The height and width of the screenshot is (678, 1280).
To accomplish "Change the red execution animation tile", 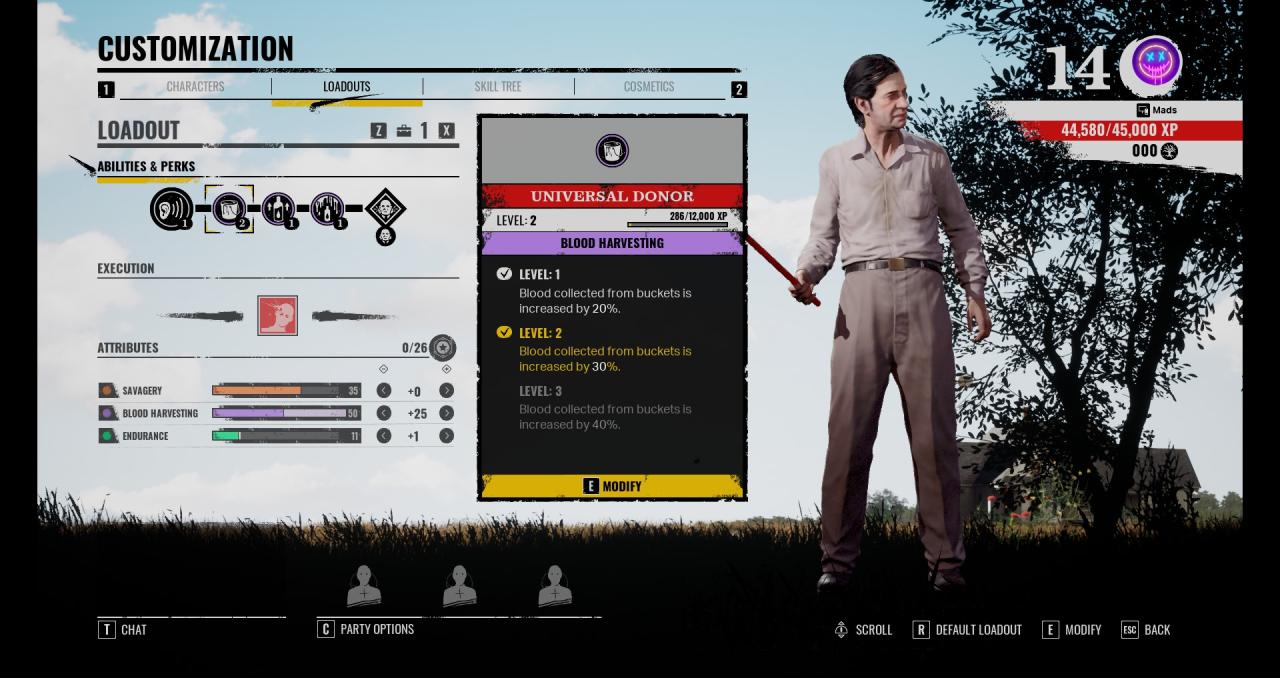I will (x=277, y=315).
